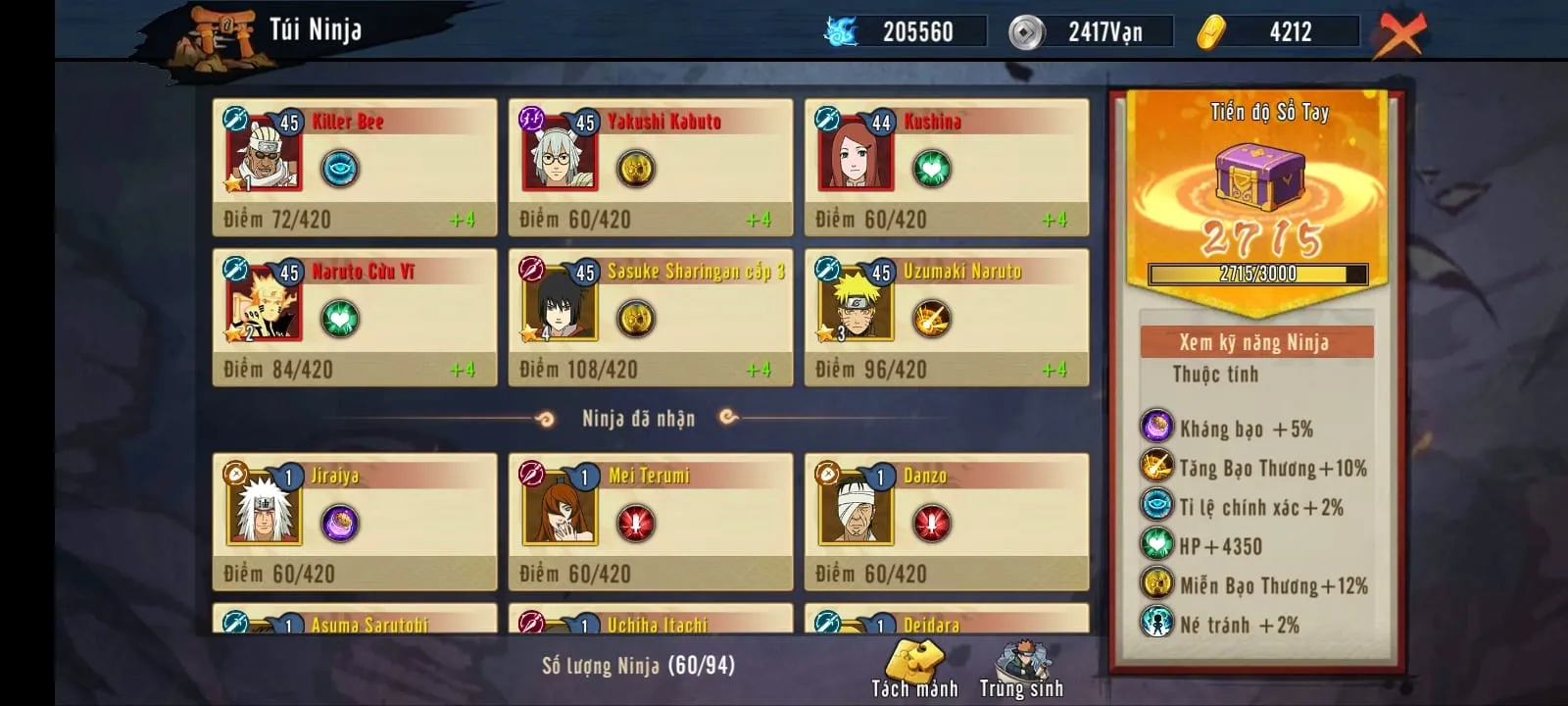1568x706 pixels.
Task: Open the Trùng sinh function
Action: click(1021, 670)
